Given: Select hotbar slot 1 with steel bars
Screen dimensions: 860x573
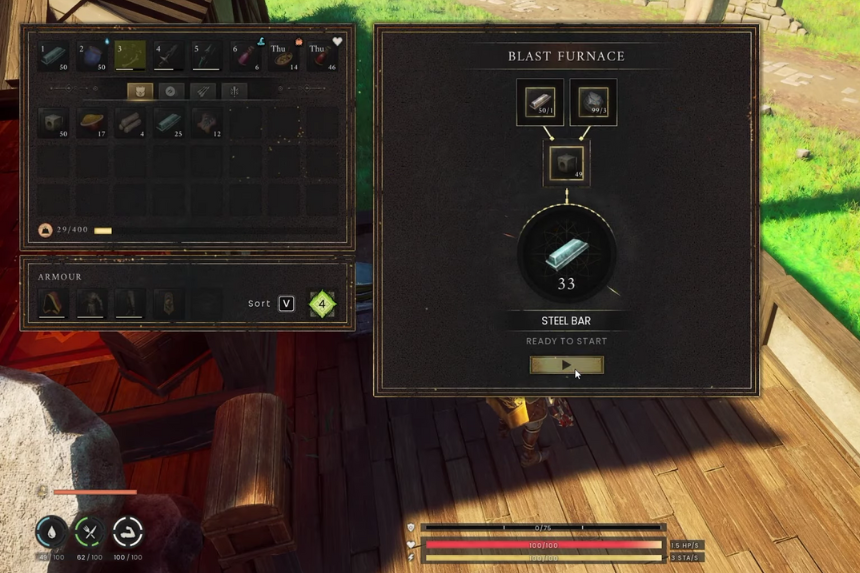Looking at the screenshot, I should coord(53,56).
